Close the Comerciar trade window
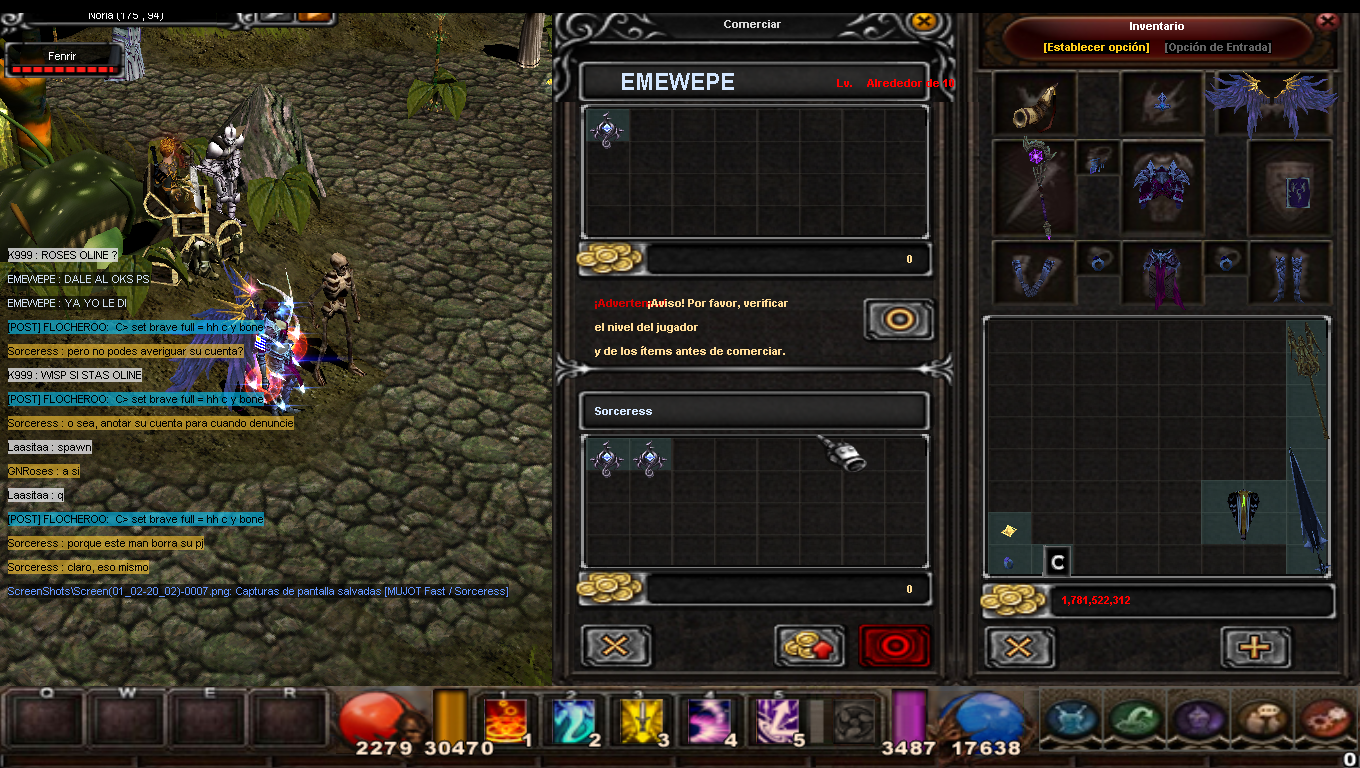The image size is (1360, 768). click(923, 21)
